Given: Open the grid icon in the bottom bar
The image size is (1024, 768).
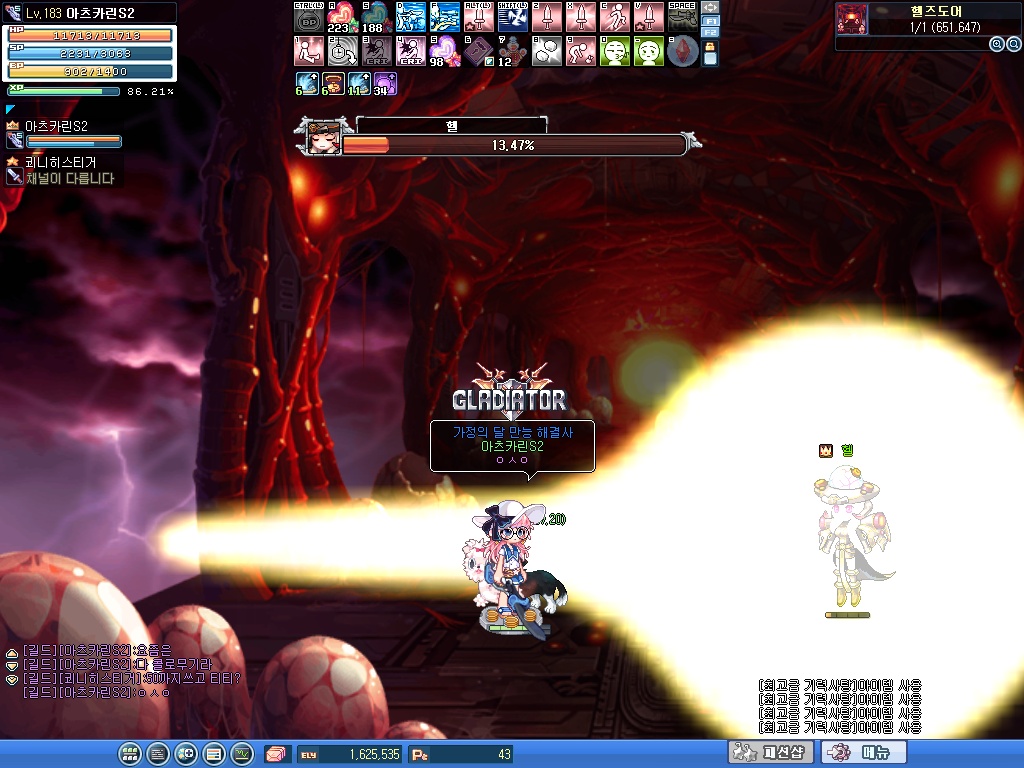Looking at the screenshot, I should [x=130, y=754].
